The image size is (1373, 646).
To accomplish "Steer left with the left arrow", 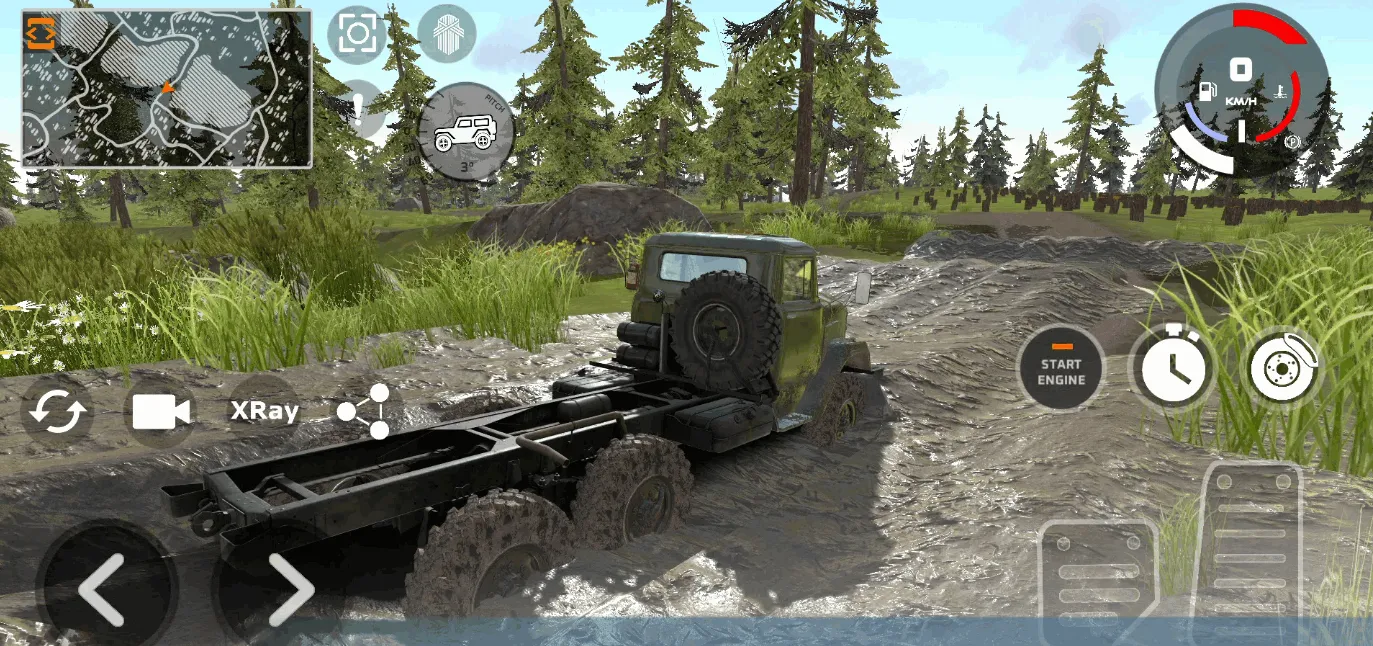I will 103,589.
